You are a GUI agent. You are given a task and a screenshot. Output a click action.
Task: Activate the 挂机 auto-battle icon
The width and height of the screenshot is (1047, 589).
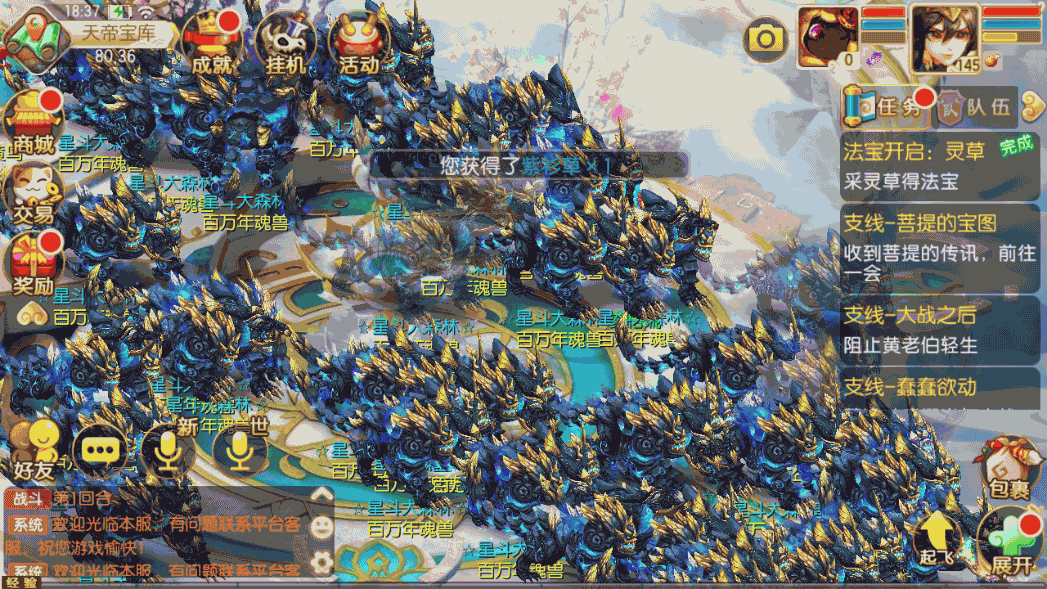(285, 43)
